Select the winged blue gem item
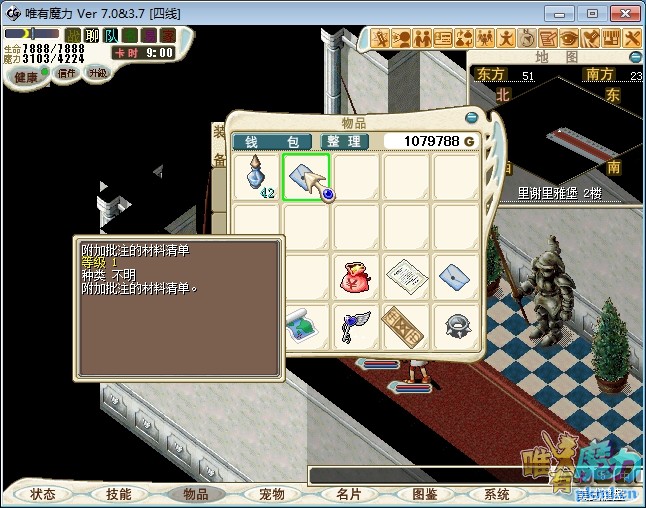 (x=357, y=326)
